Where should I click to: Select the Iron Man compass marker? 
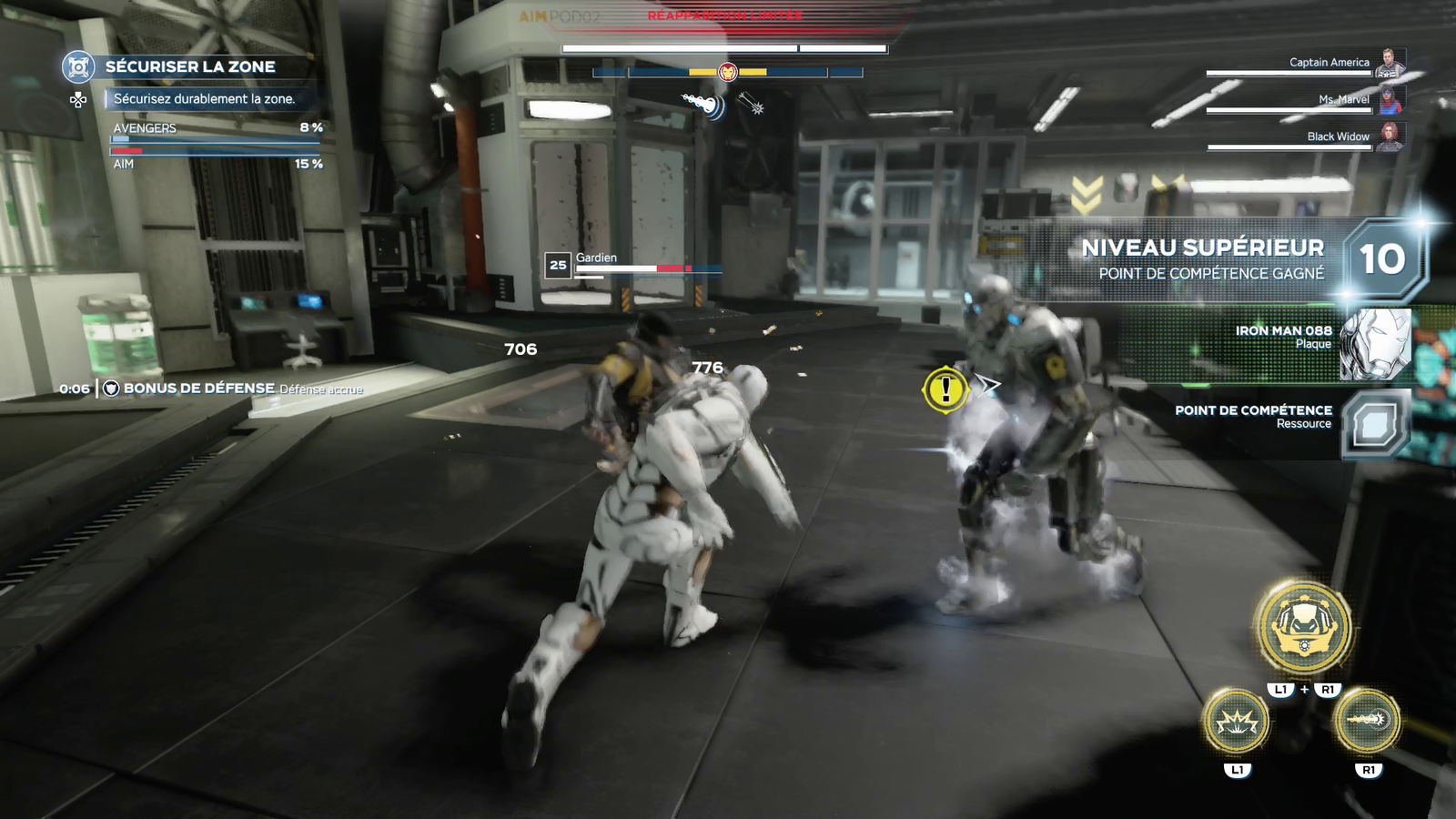point(727,72)
